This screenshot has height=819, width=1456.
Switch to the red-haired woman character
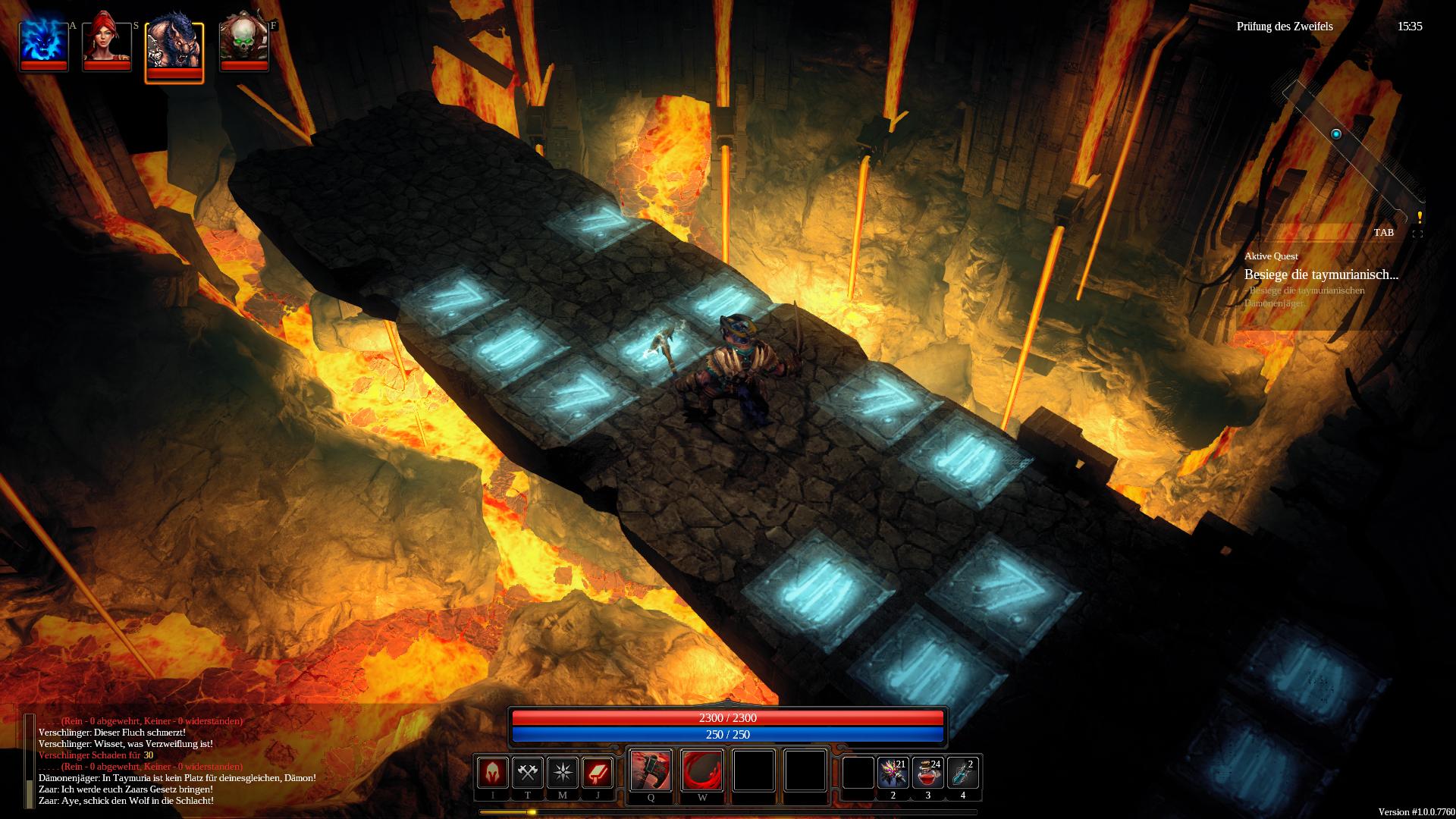(107, 40)
